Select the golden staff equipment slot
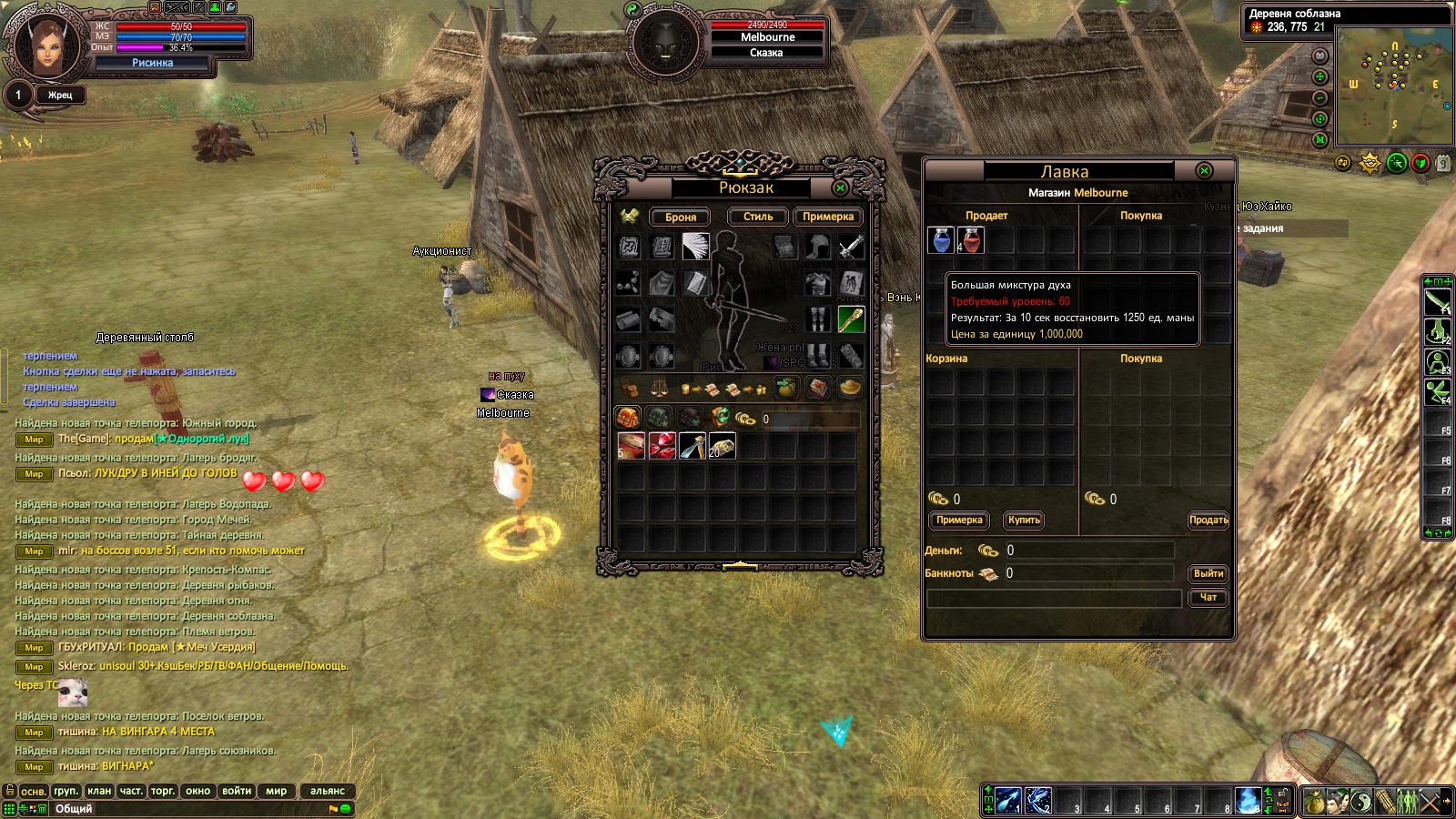The image size is (1456, 819). pos(851,319)
